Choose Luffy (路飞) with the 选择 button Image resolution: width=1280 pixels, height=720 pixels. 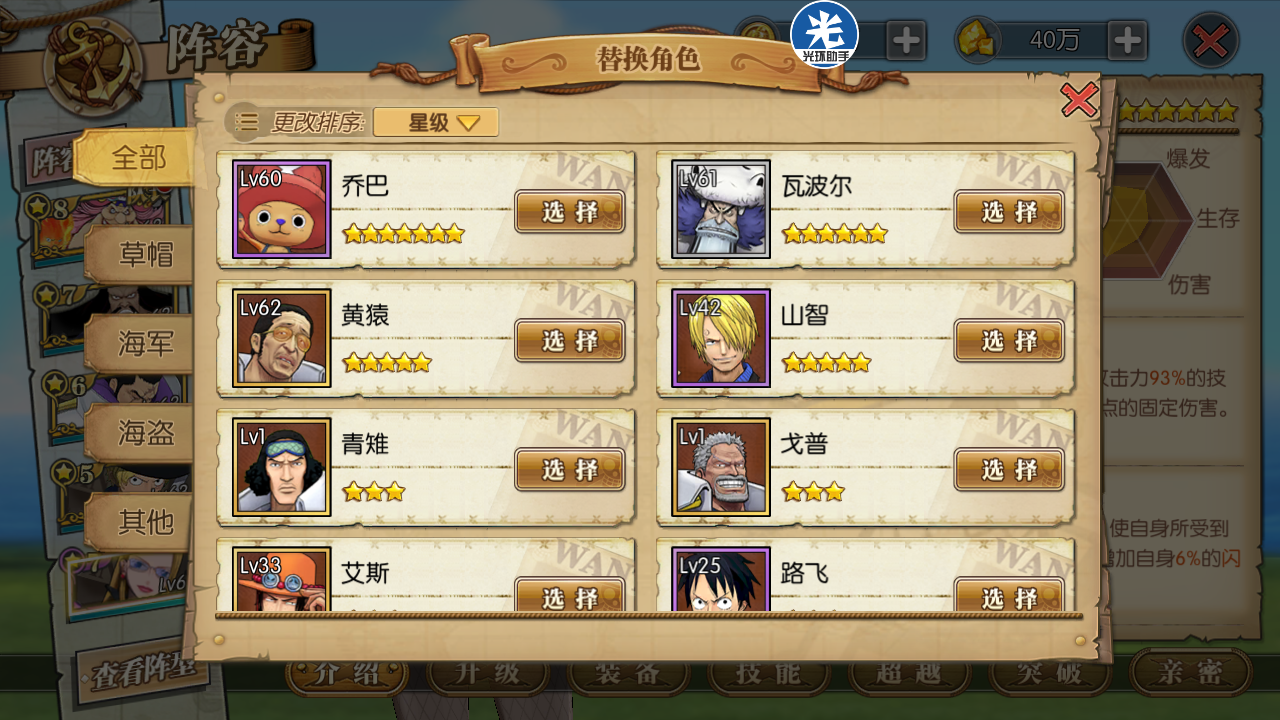1009,596
